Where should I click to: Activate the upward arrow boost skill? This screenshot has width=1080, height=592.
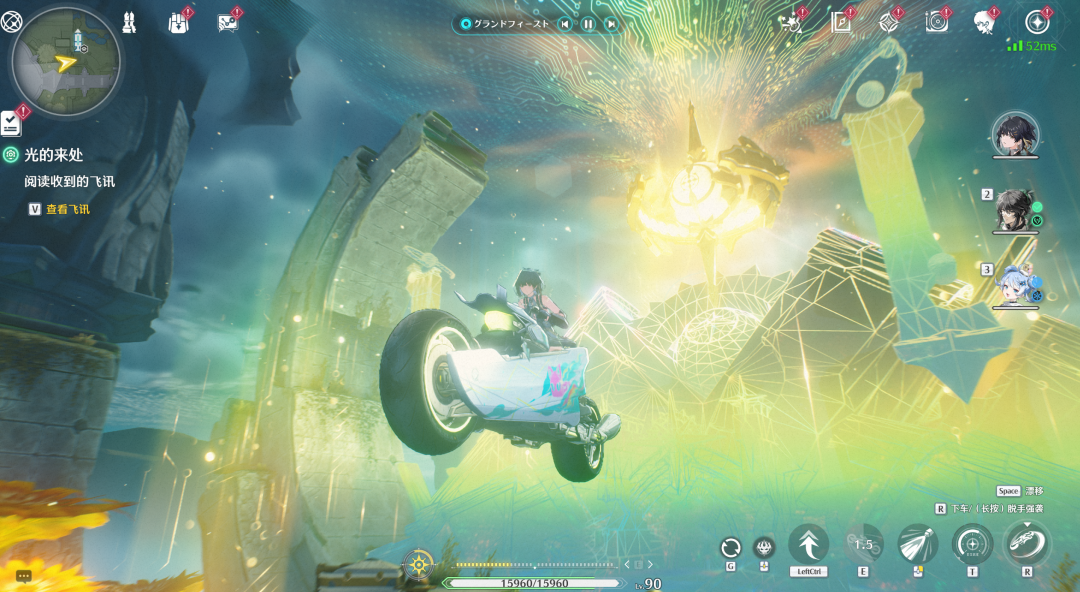coord(808,545)
